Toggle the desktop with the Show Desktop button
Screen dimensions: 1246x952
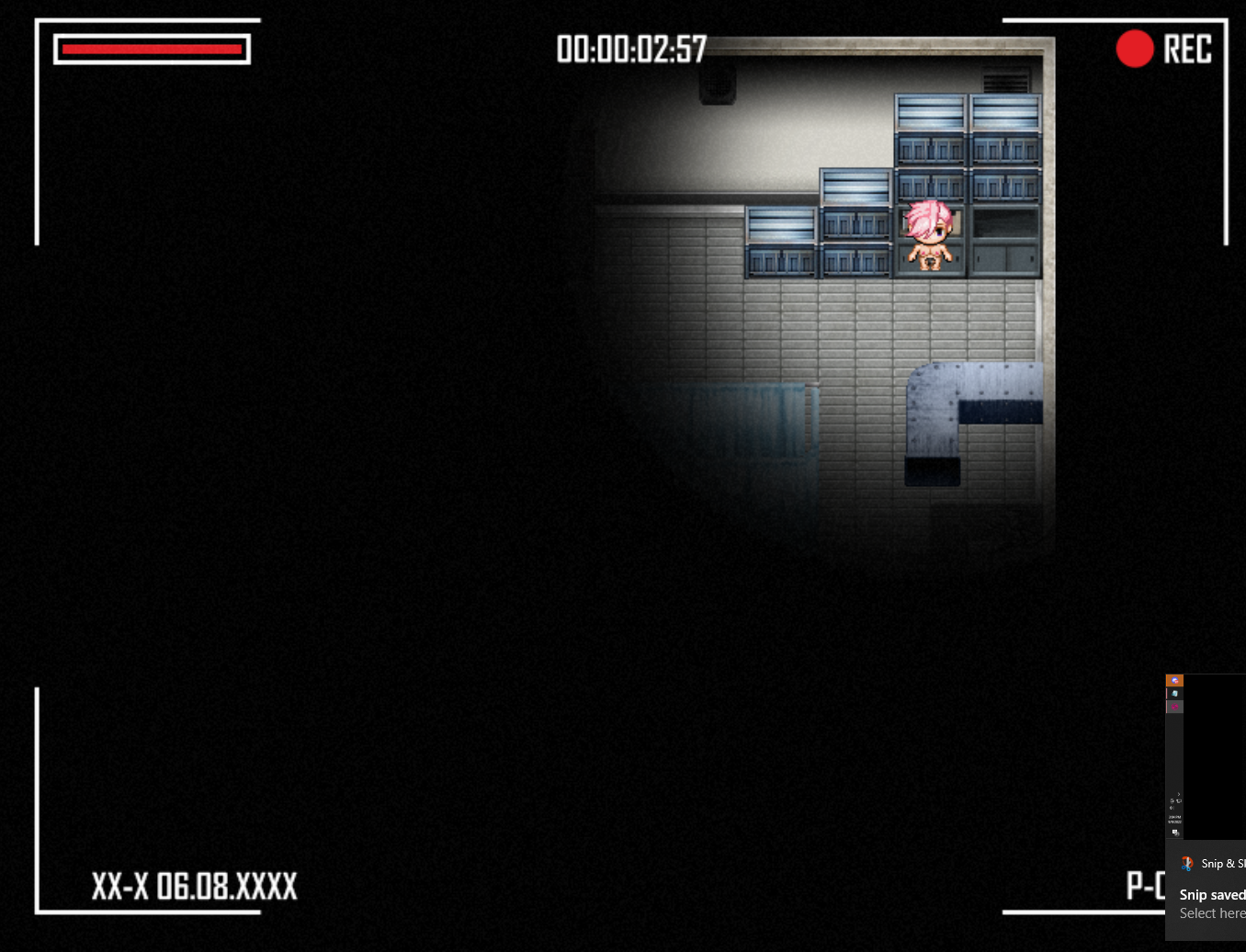pos(1174,840)
